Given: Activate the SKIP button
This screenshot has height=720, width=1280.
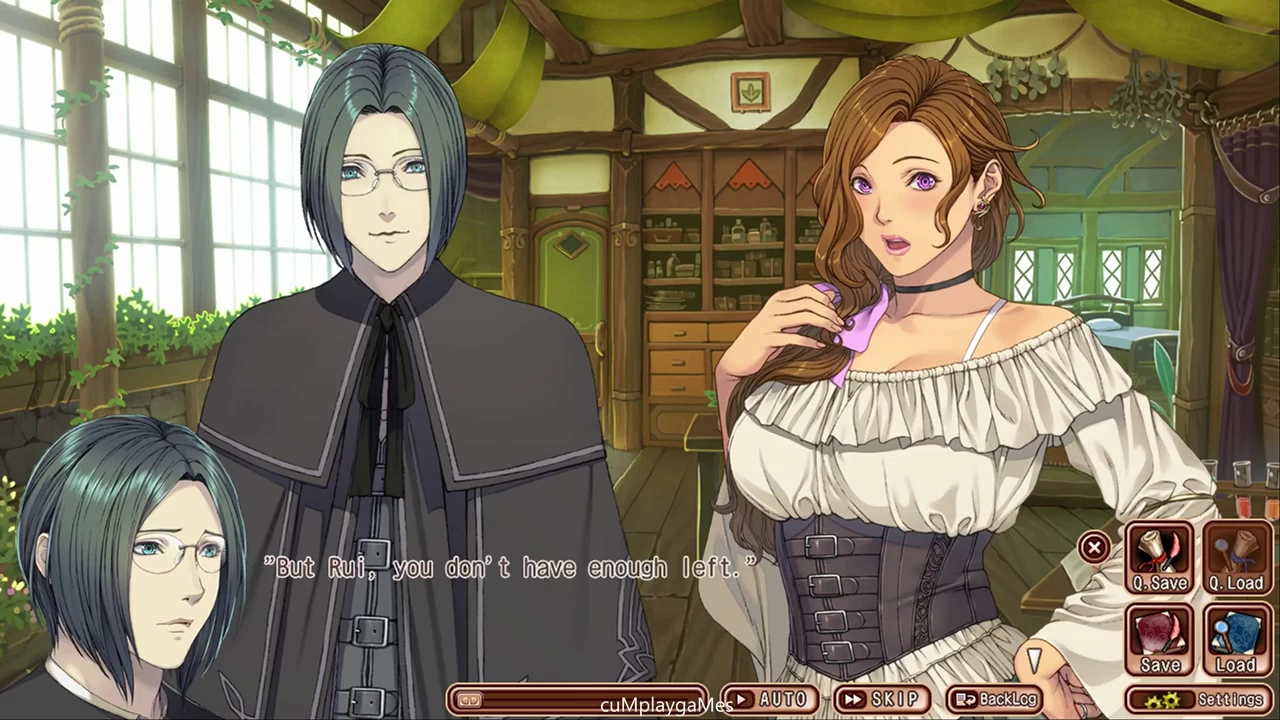Looking at the screenshot, I should point(881,699).
